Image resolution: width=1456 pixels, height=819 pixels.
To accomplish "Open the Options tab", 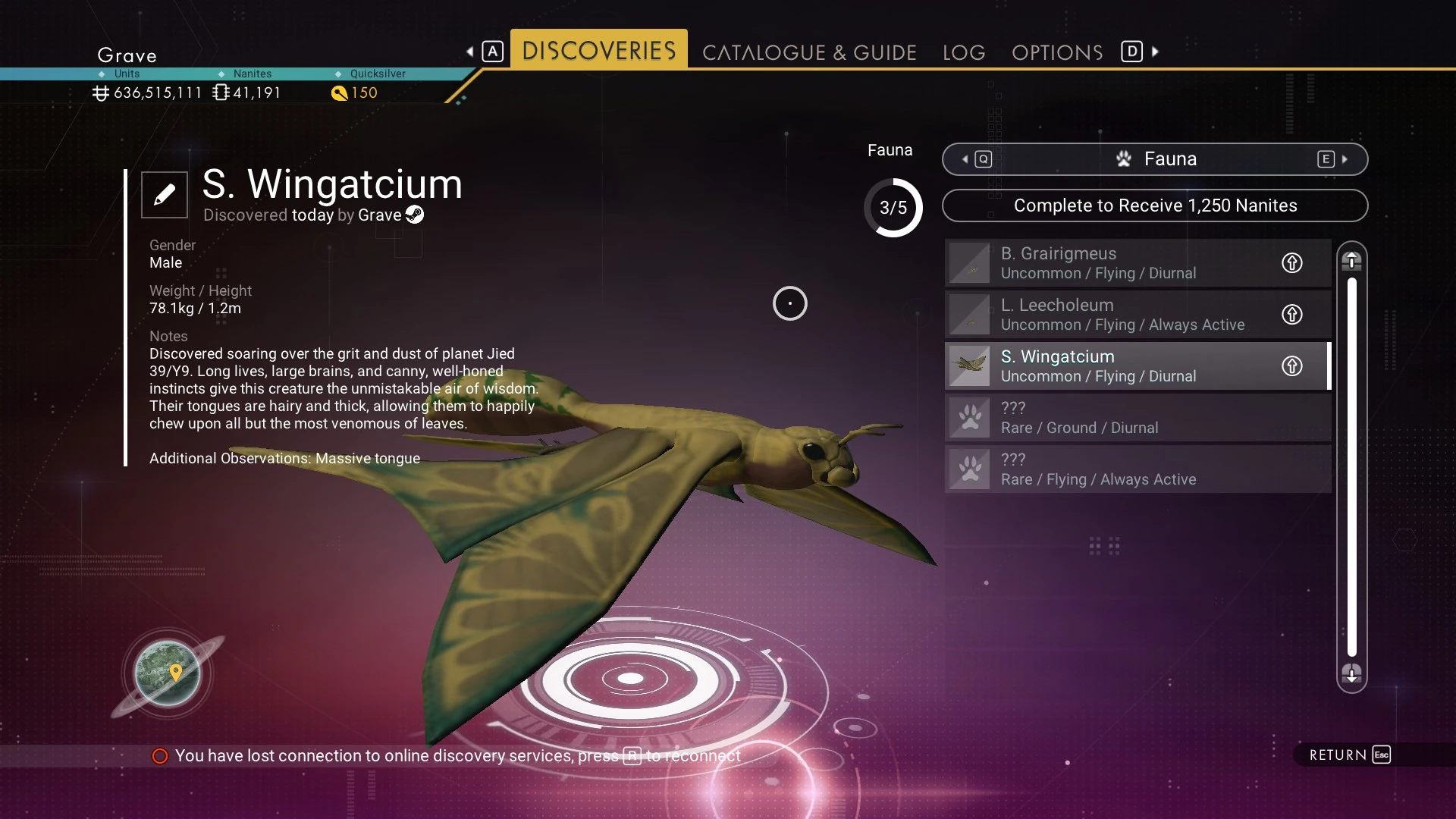I will (x=1057, y=52).
